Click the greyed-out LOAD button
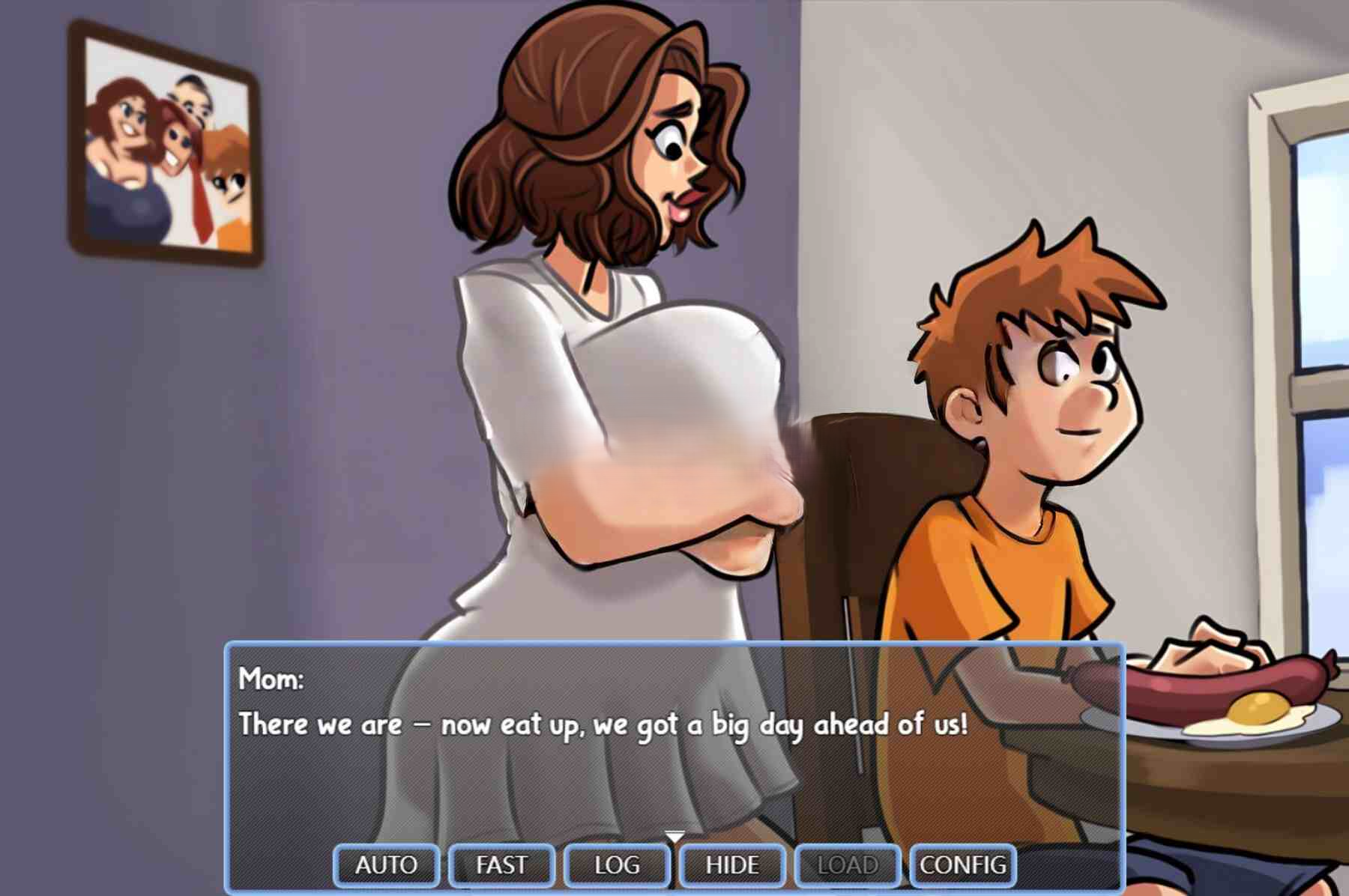Screen dimensions: 1349x896 pos(848,865)
